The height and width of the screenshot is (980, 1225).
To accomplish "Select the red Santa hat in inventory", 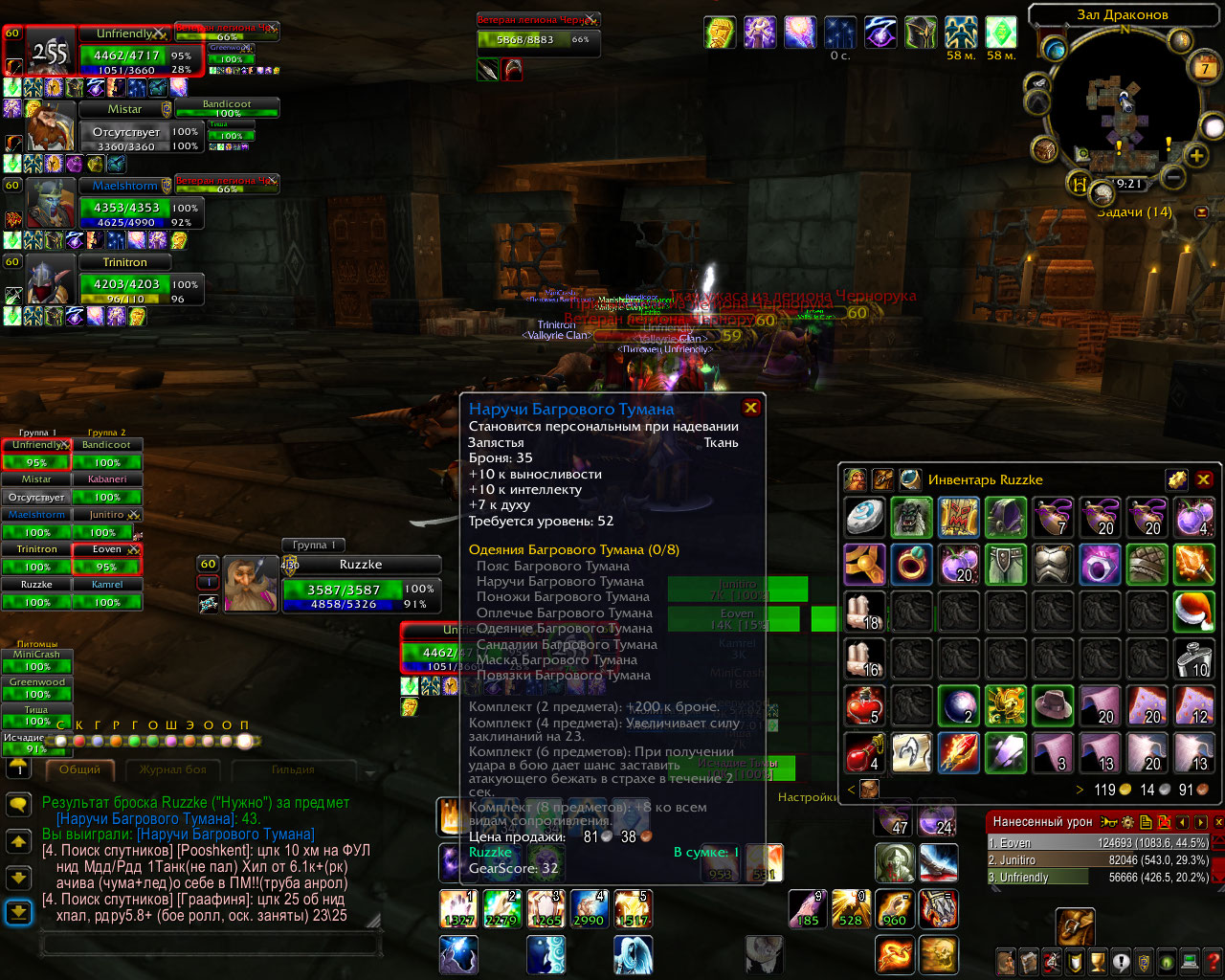I will tap(1193, 611).
